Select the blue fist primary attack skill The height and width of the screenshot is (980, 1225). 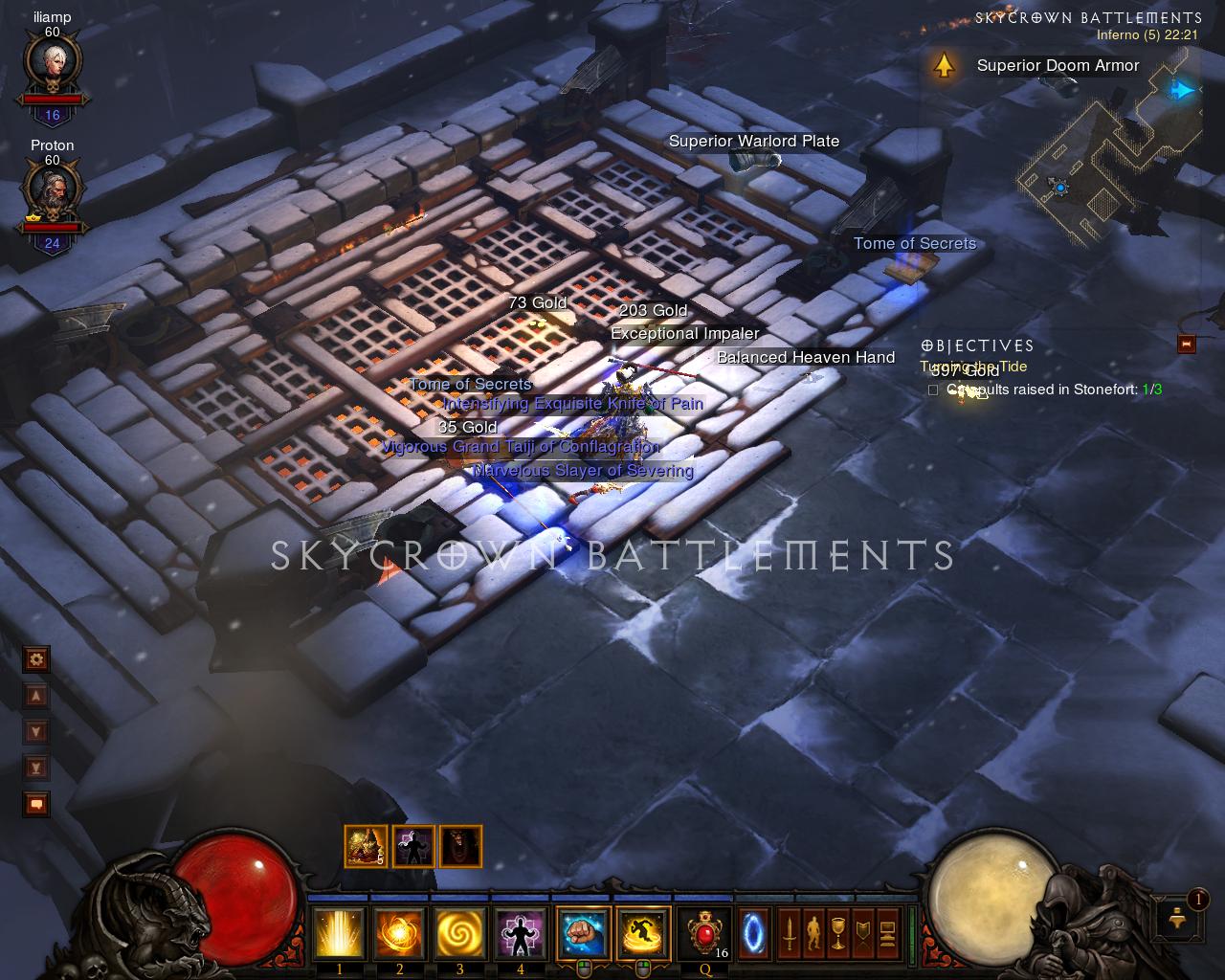point(583,933)
